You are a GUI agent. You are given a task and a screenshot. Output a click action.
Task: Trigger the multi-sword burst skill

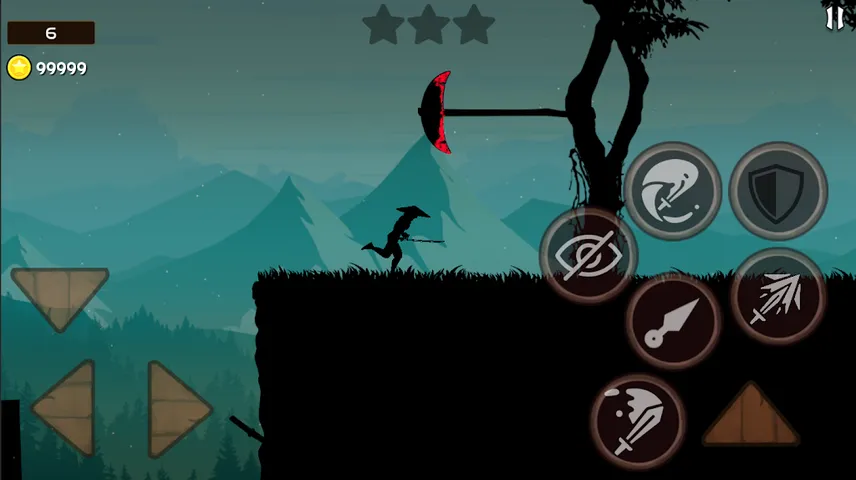[x=777, y=297]
